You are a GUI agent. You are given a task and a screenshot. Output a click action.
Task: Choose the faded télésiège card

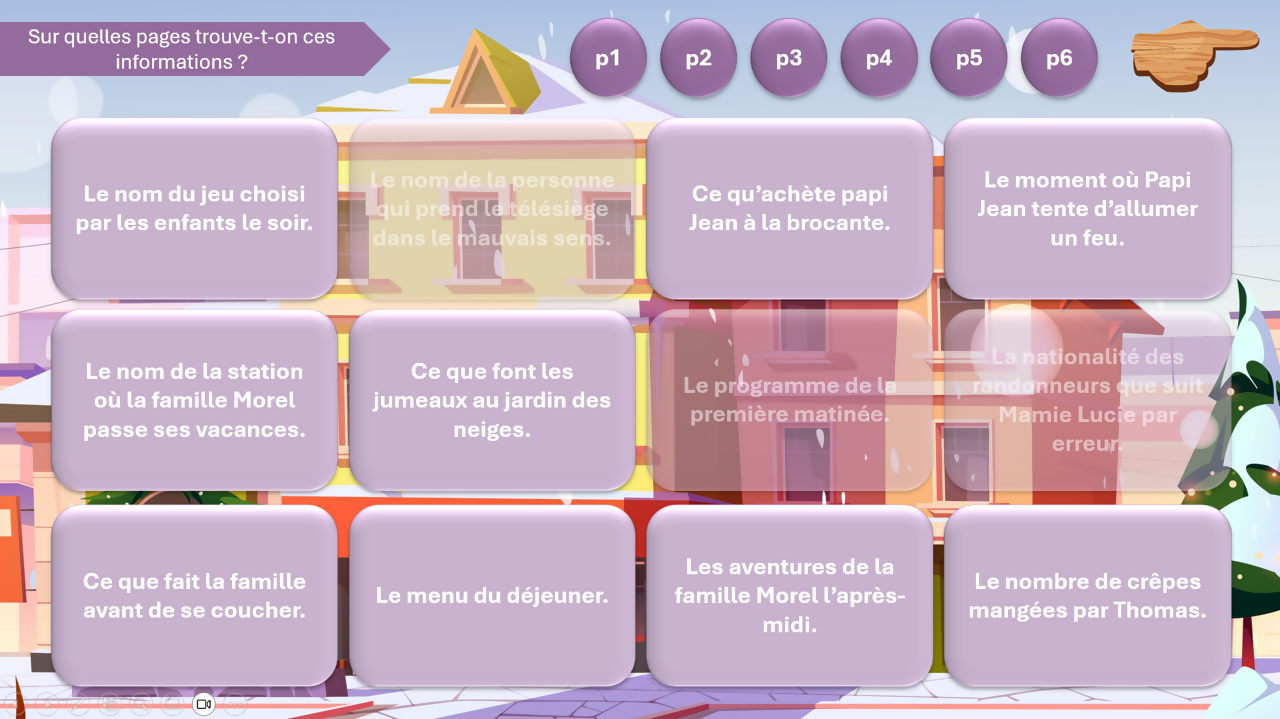(x=492, y=208)
